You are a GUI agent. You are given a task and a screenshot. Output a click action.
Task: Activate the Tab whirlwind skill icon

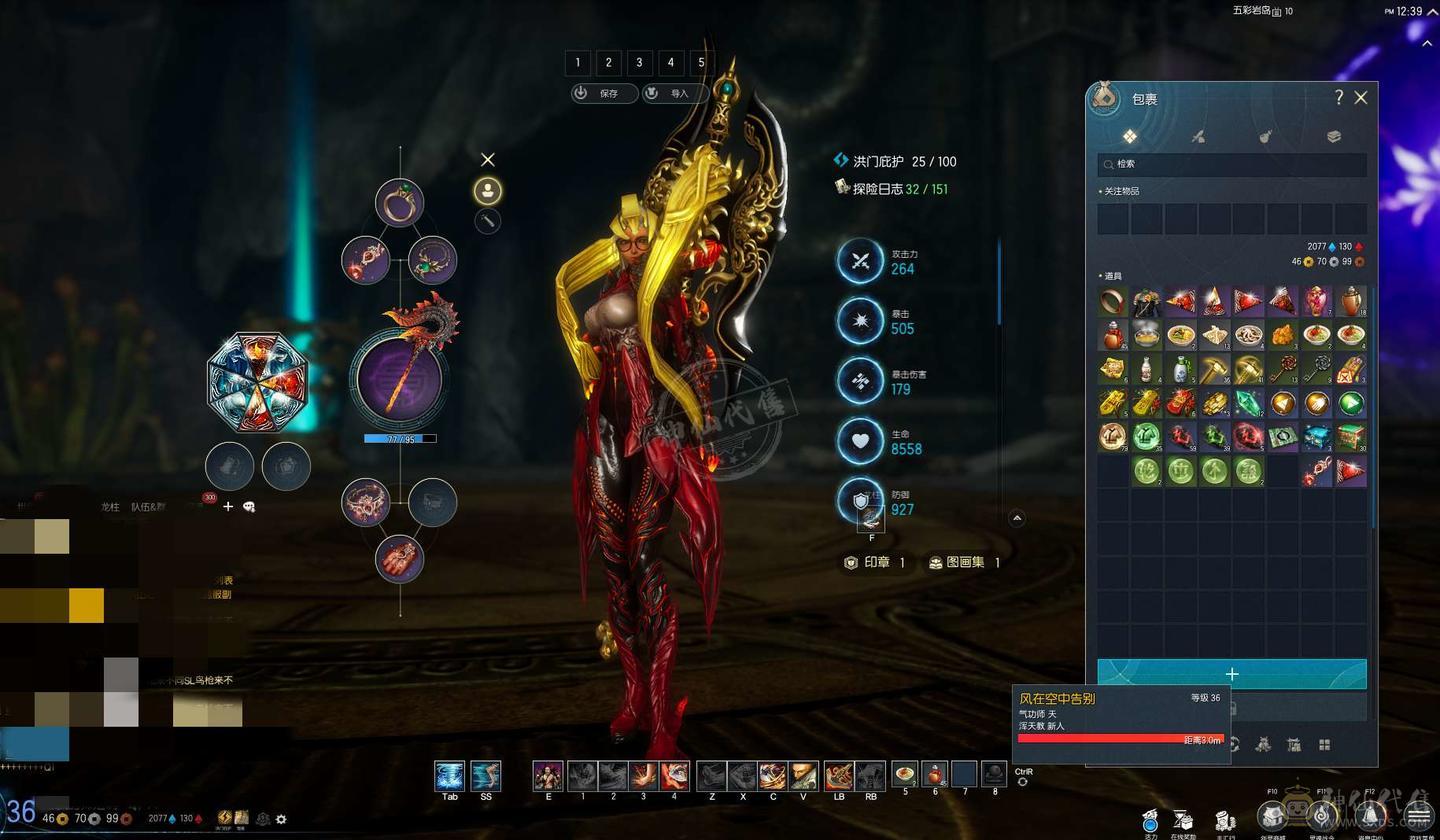(449, 775)
